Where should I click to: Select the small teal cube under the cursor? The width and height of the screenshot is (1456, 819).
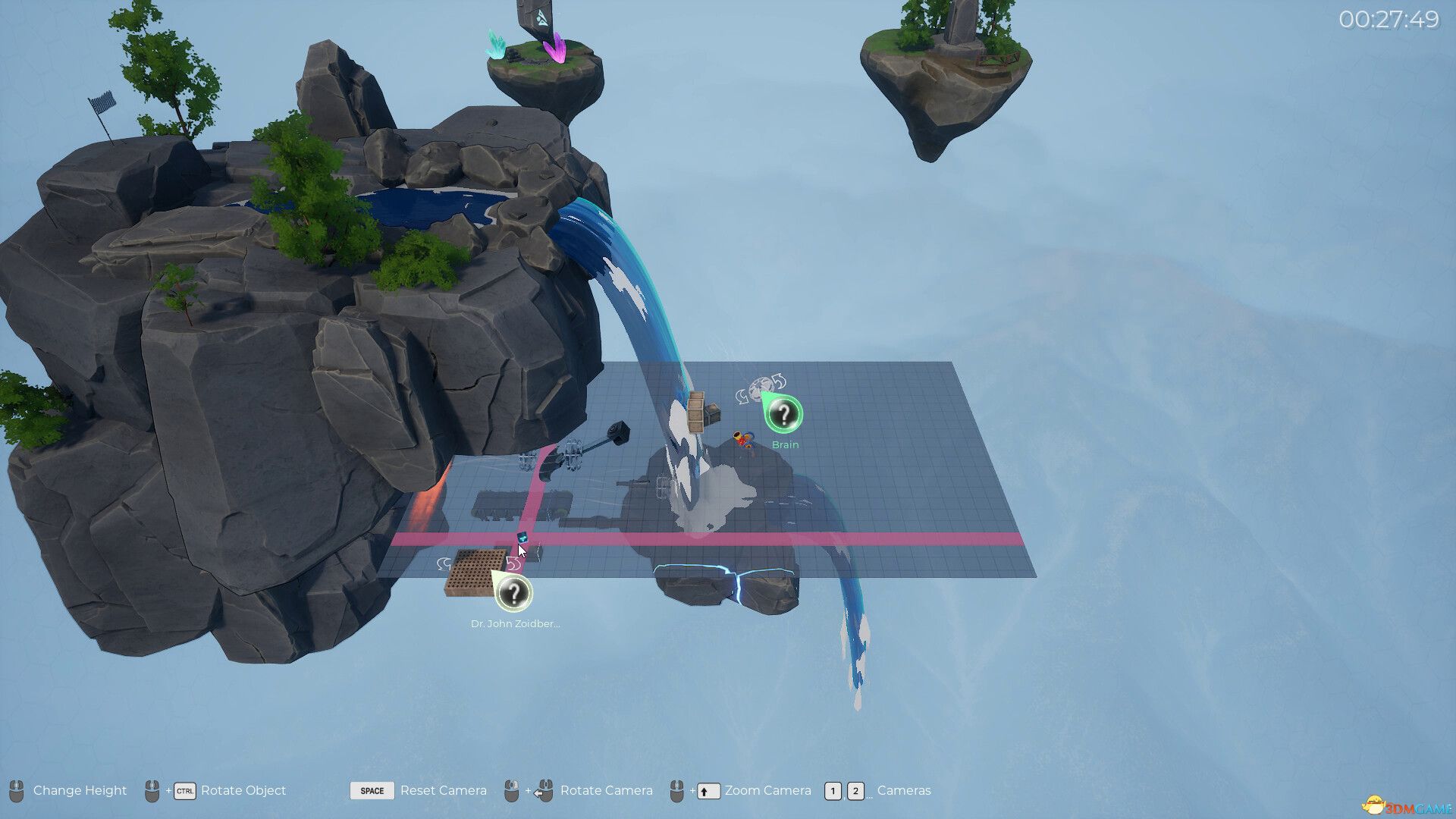click(522, 538)
